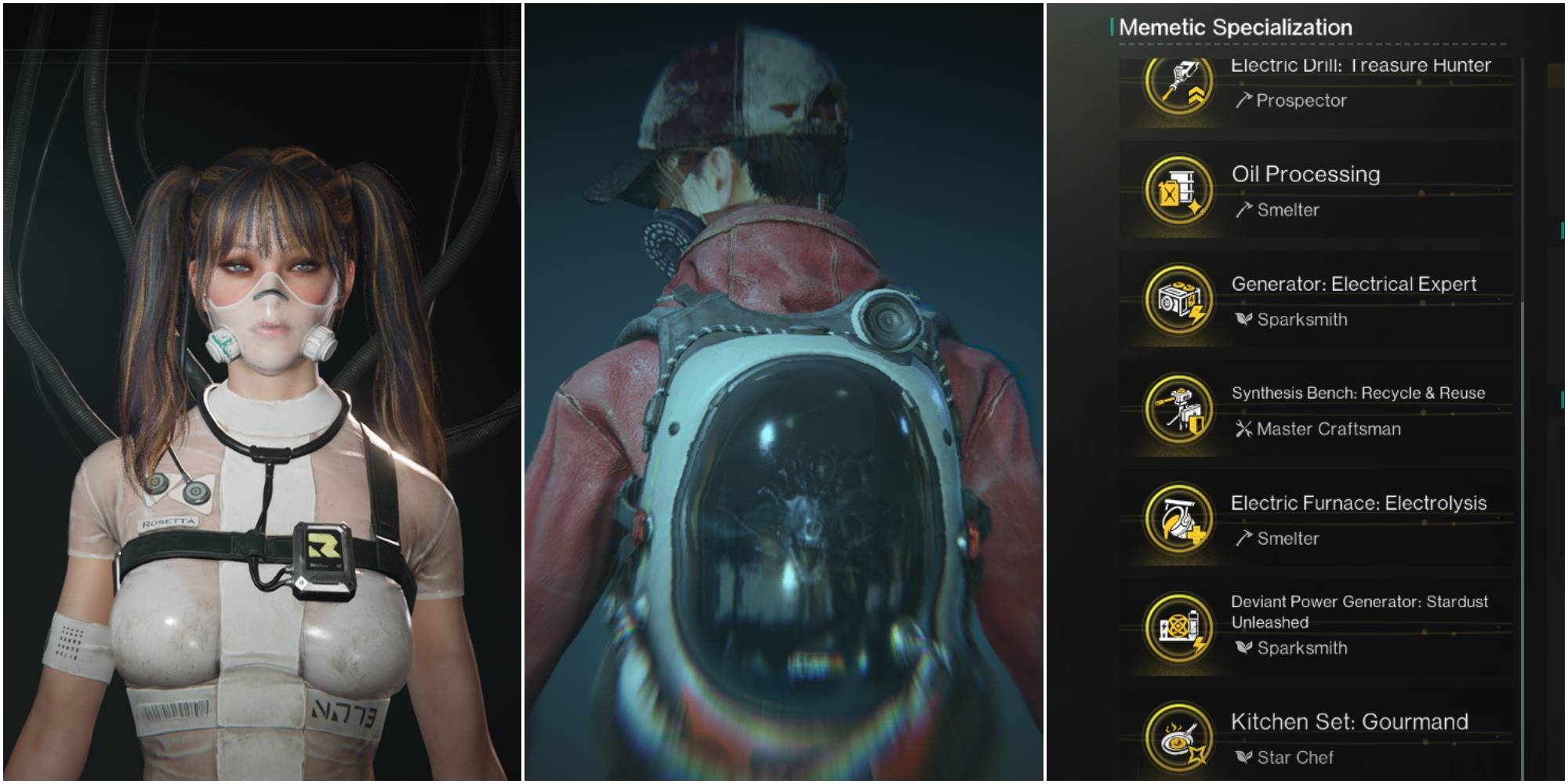Click the leaf icon beside Sparksmith
The height and width of the screenshot is (784, 1568).
click(x=1243, y=320)
